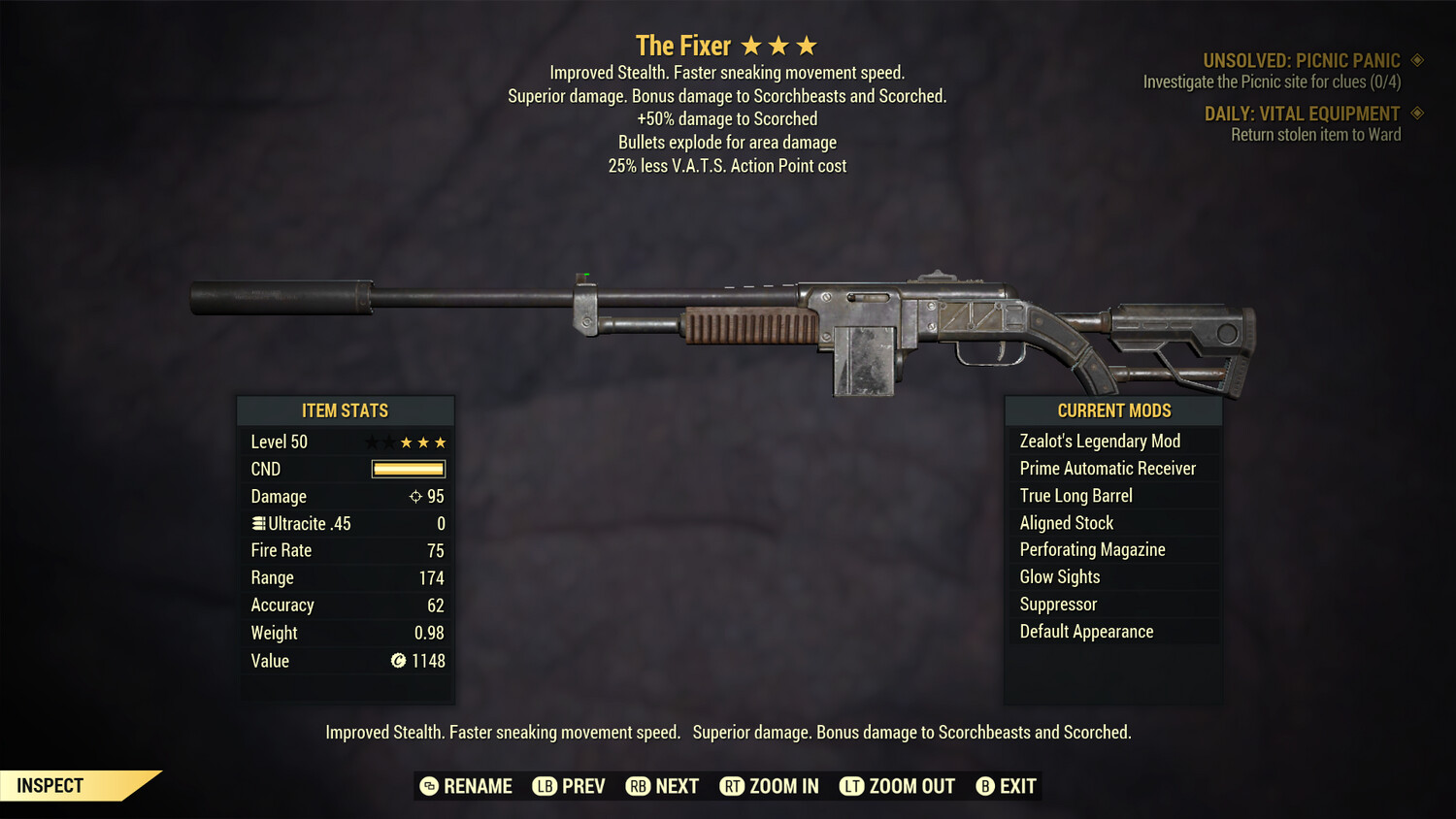
Task: Expand the Suppressor mod entry
Action: coord(1058,604)
